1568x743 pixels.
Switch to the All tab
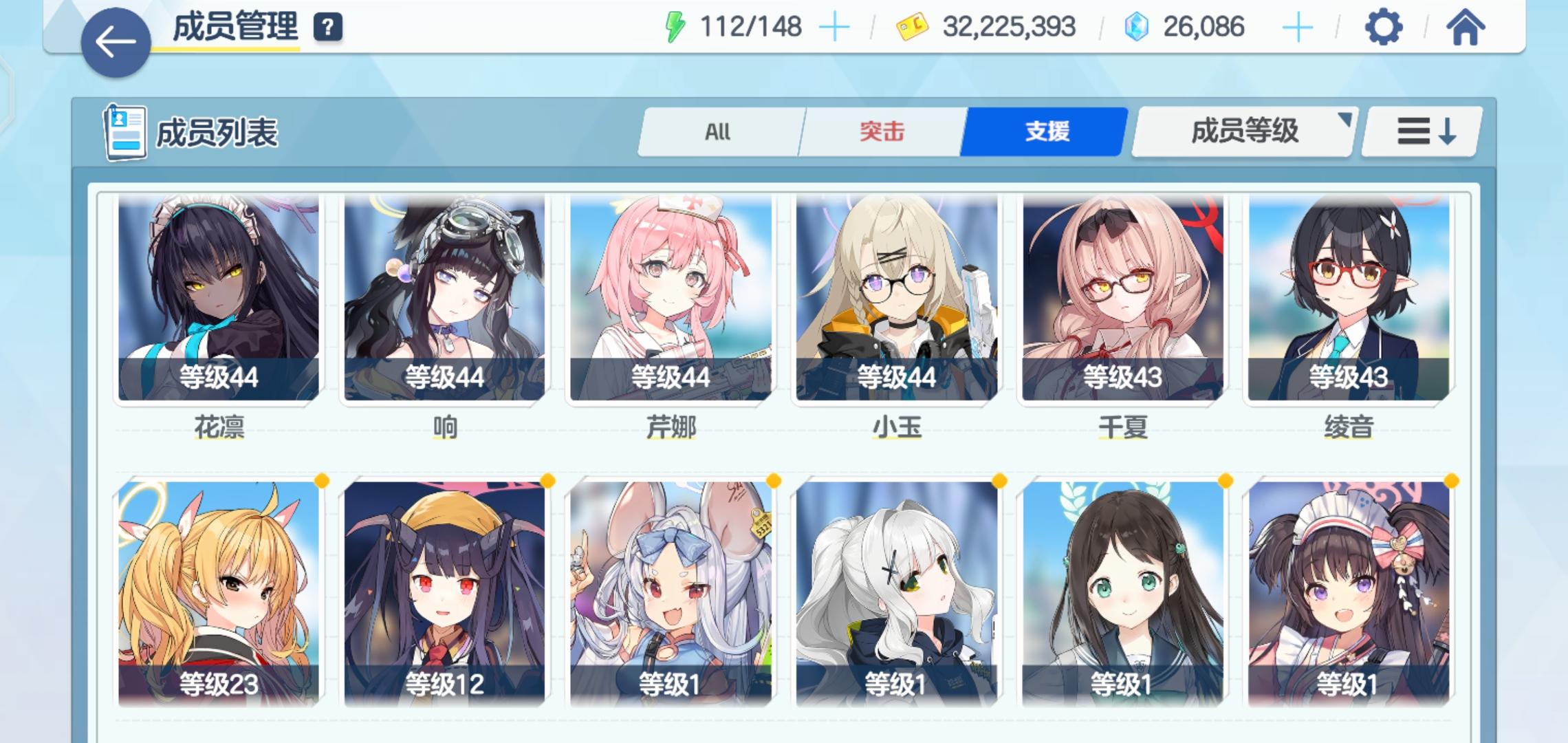tap(718, 132)
